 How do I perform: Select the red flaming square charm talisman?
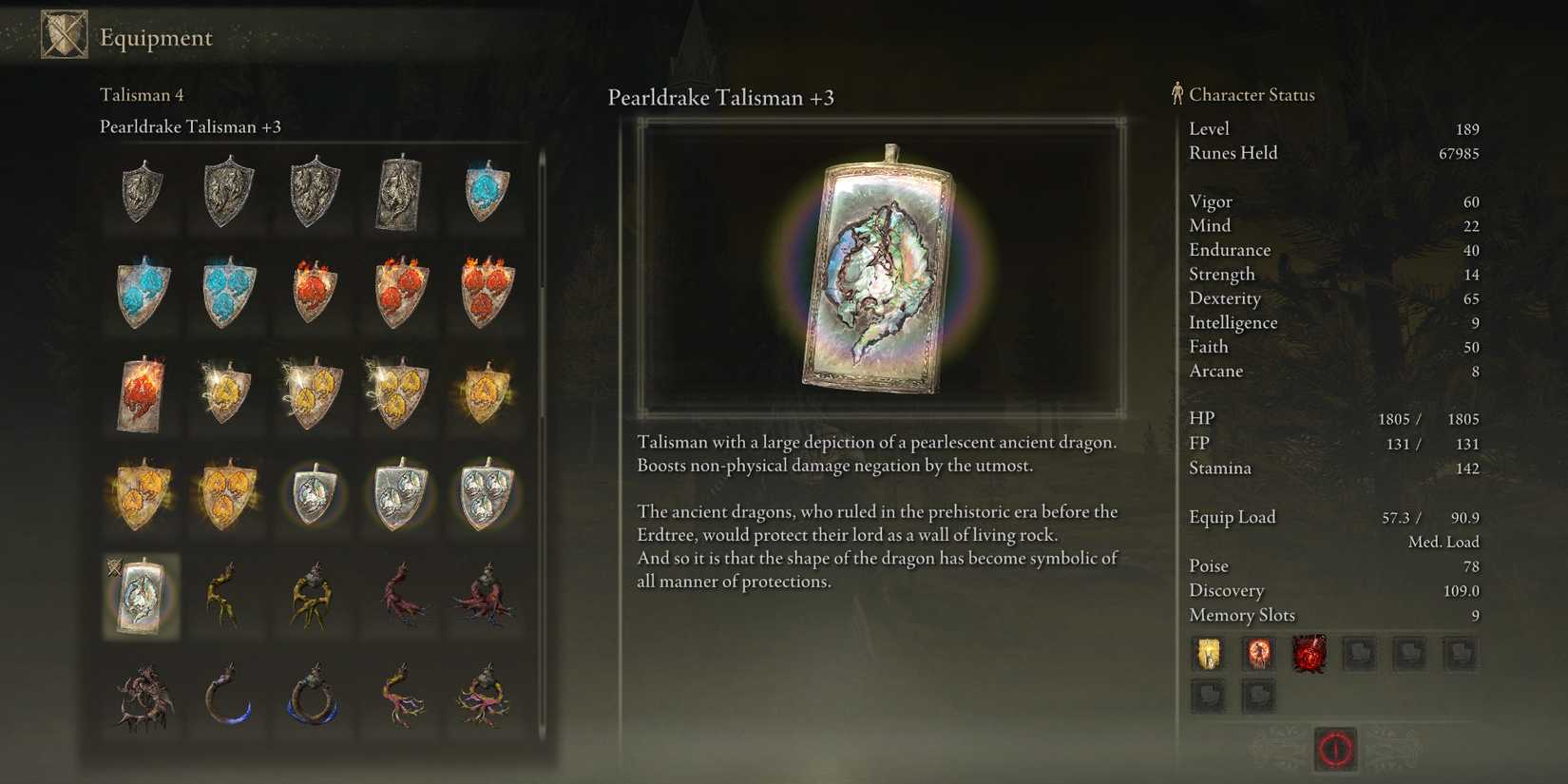[141, 394]
